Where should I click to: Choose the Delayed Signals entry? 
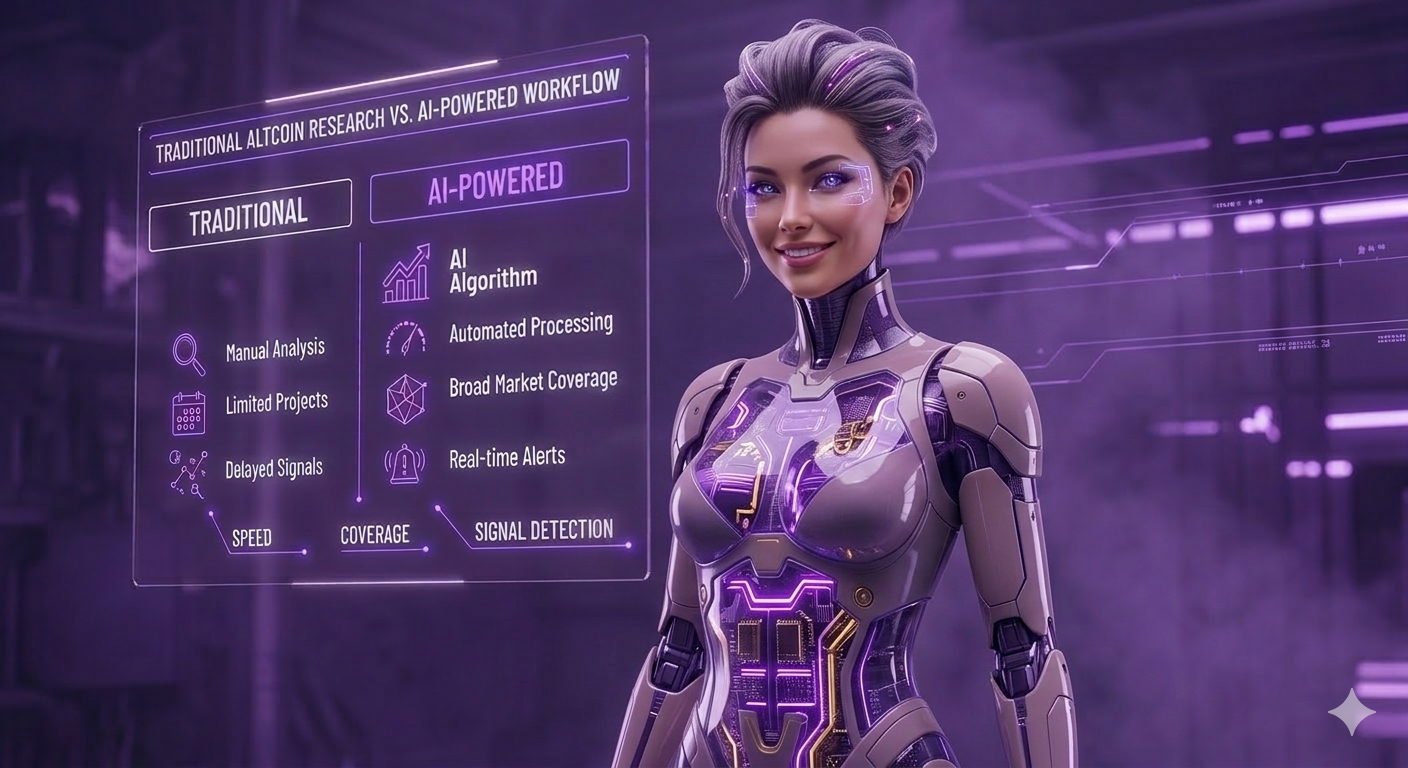[x=273, y=467]
